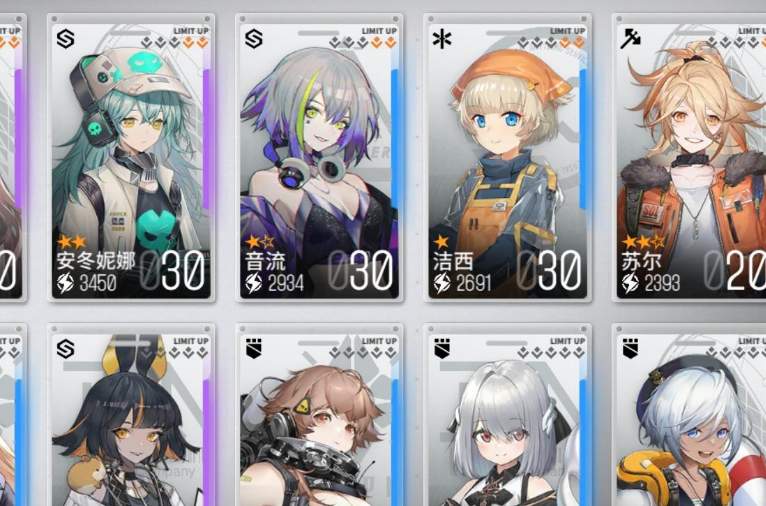Select the black-haired bunny-ear girl card
Image resolution: width=766 pixels, height=506 pixels.
[x=132, y=420]
